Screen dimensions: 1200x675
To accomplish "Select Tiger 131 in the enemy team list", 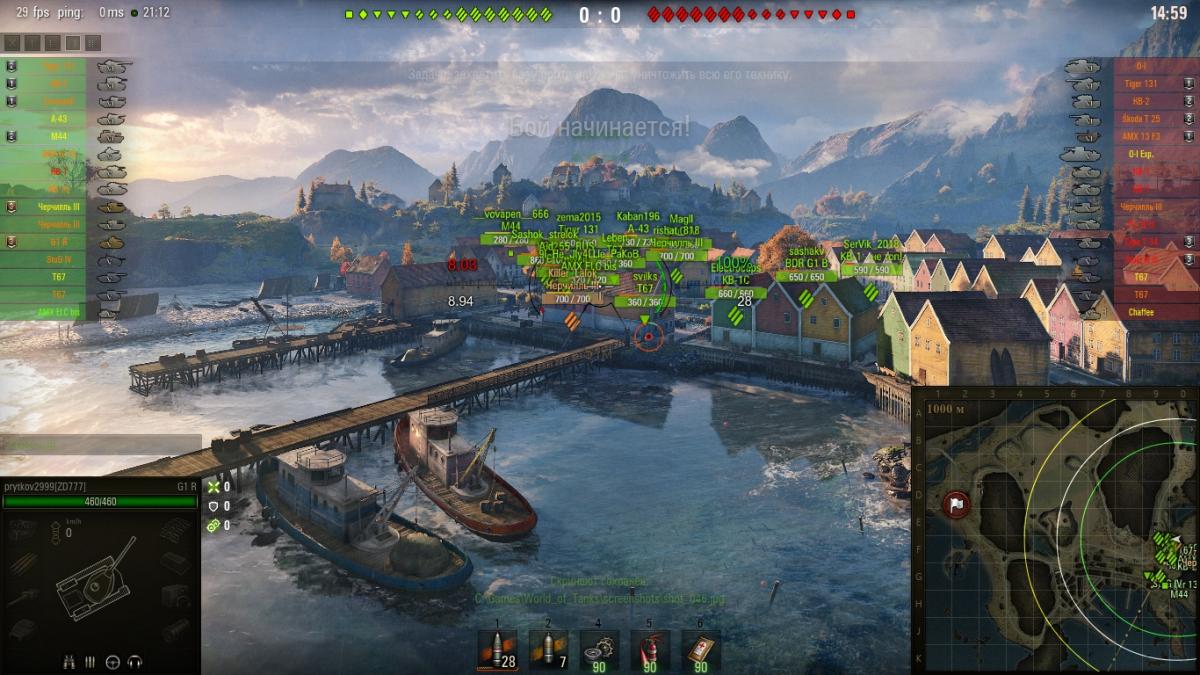I will pos(1140,84).
